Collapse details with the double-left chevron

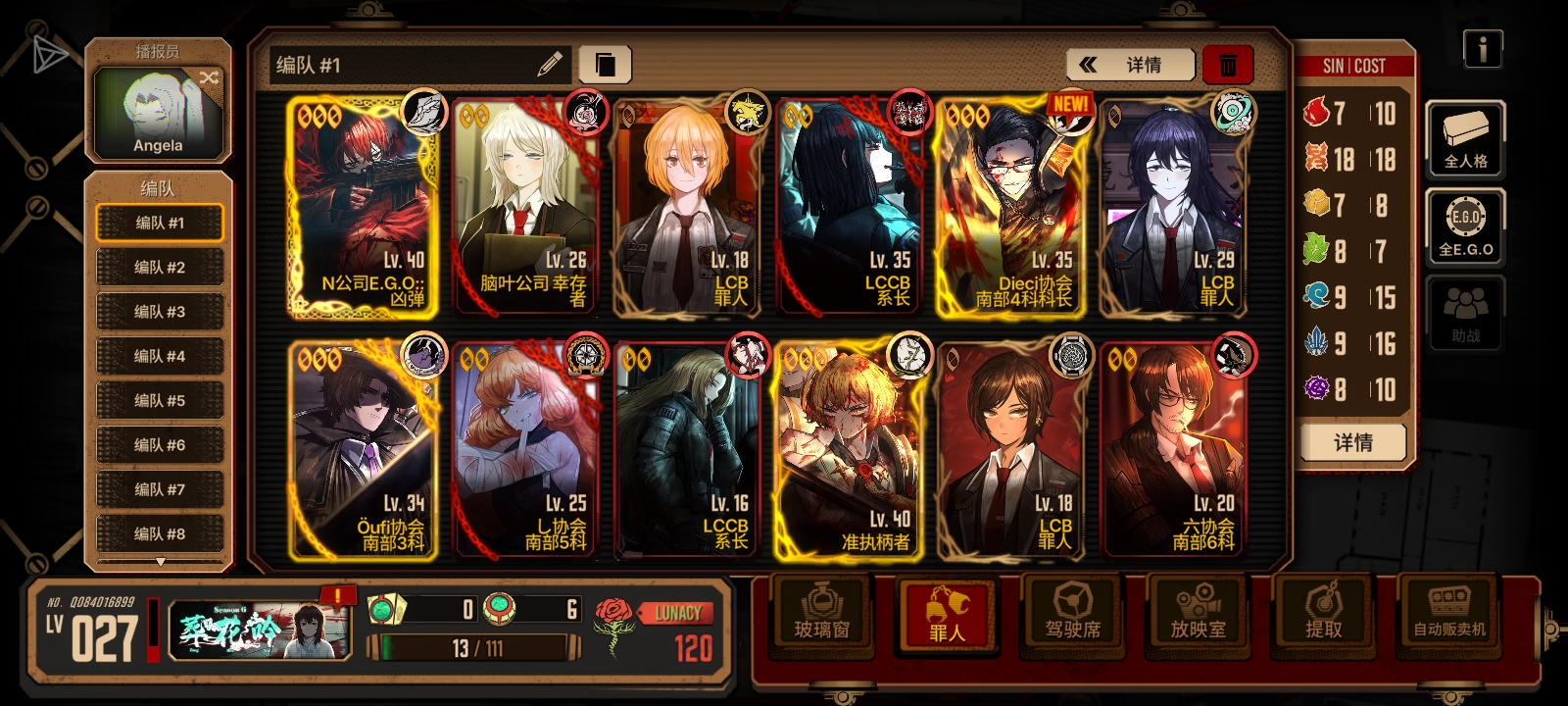[1089, 64]
